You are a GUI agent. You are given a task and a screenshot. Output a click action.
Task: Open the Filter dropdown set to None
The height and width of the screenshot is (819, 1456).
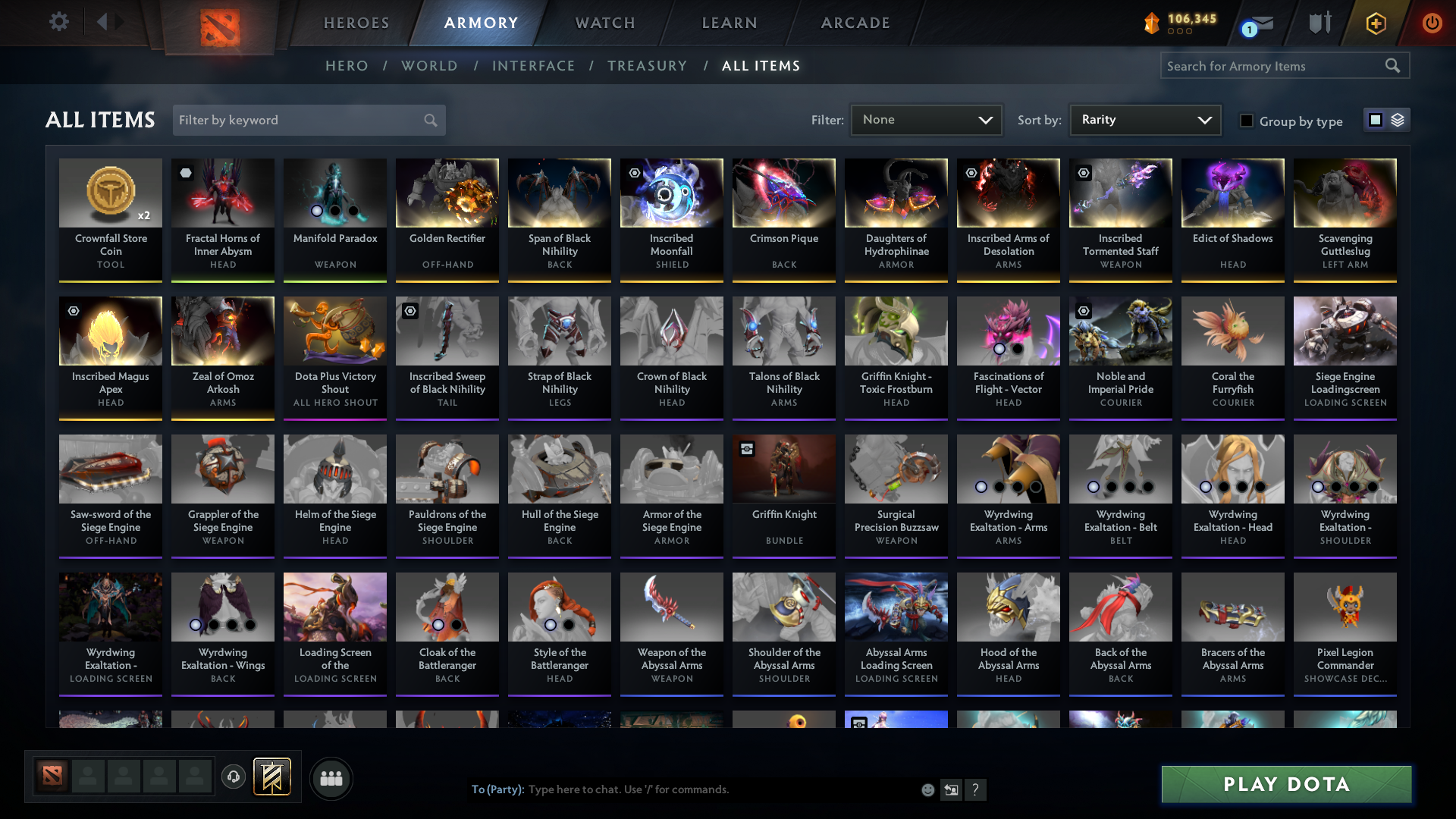926,120
